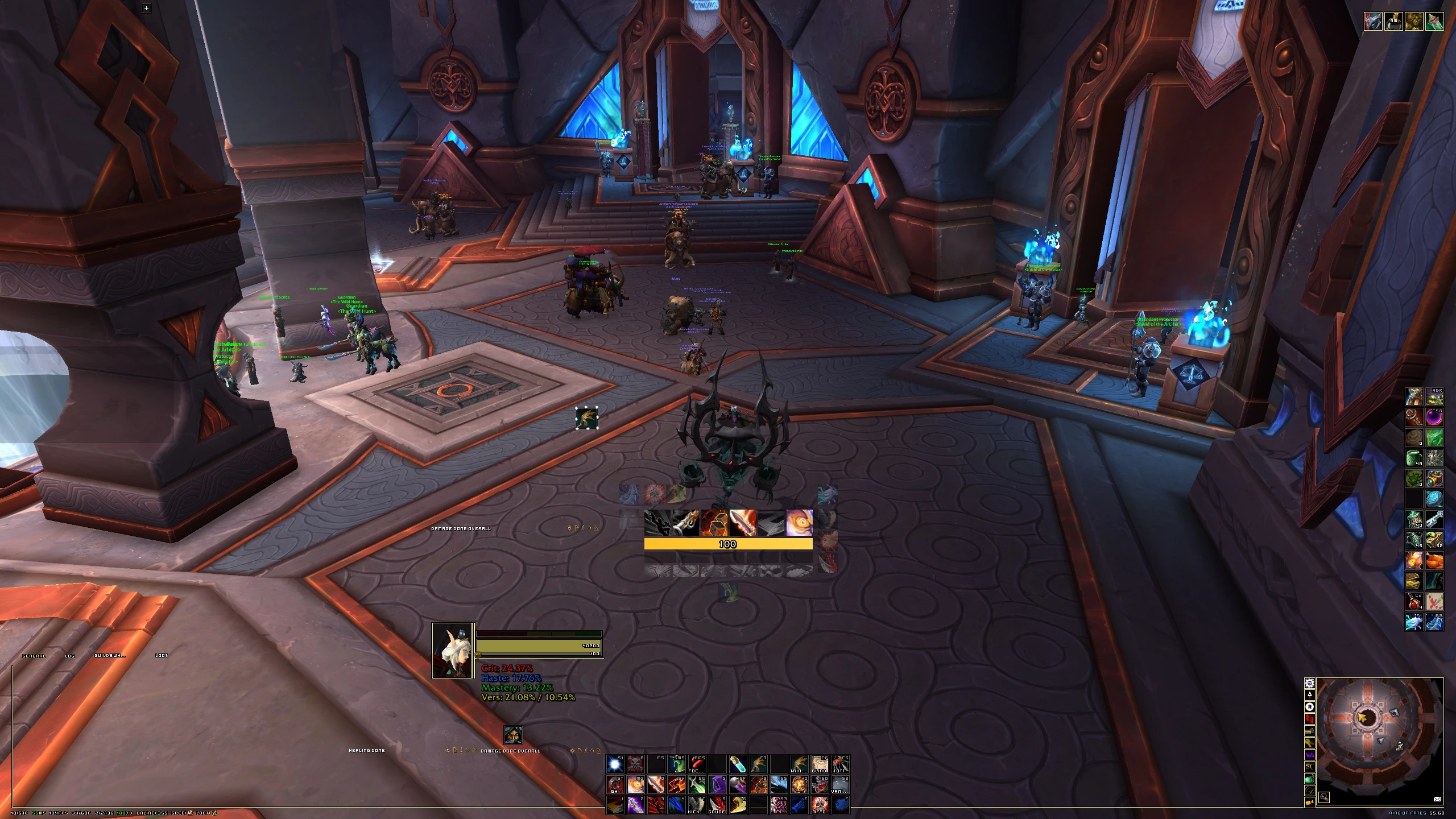Trigger the Vanish ability slot

[840, 785]
